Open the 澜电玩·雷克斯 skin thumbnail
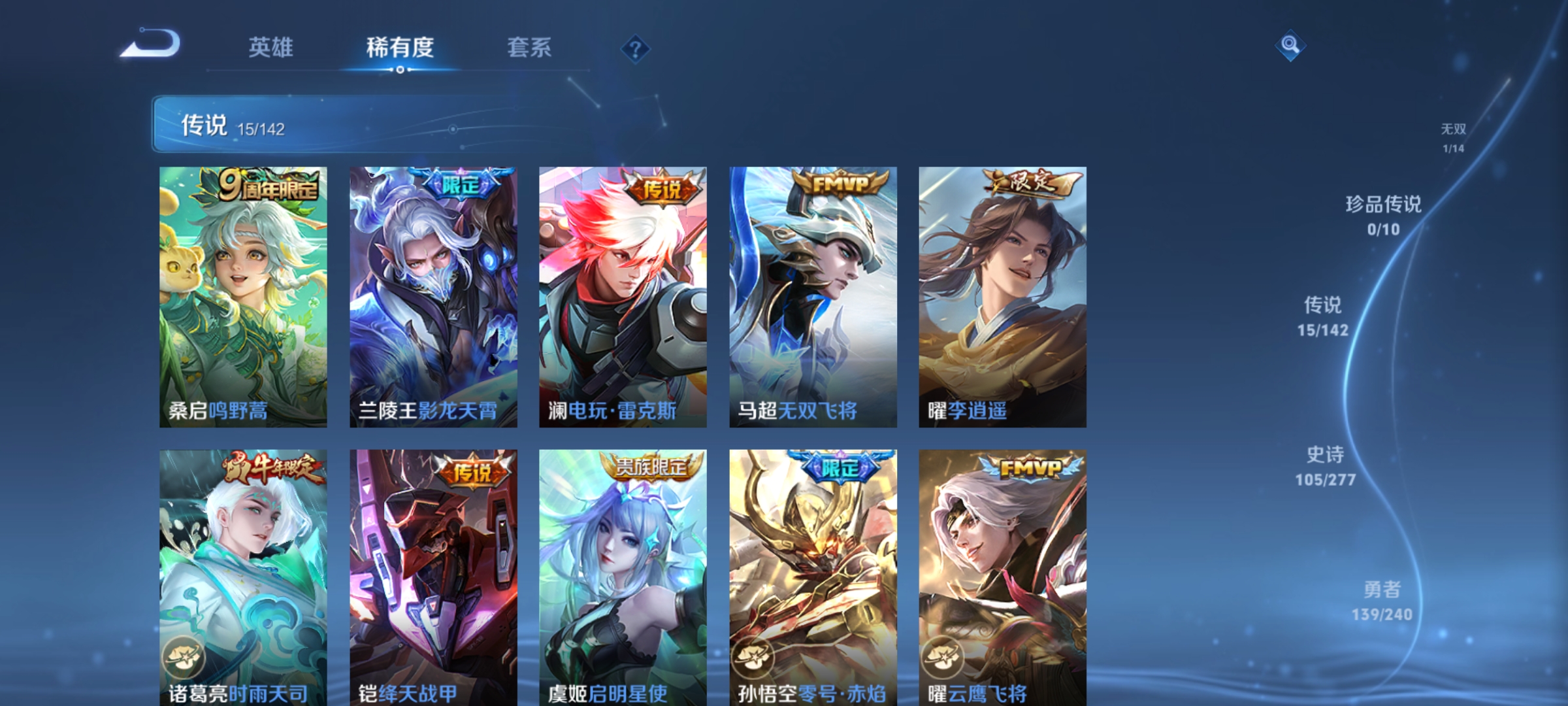The height and width of the screenshot is (706, 1568). click(619, 294)
